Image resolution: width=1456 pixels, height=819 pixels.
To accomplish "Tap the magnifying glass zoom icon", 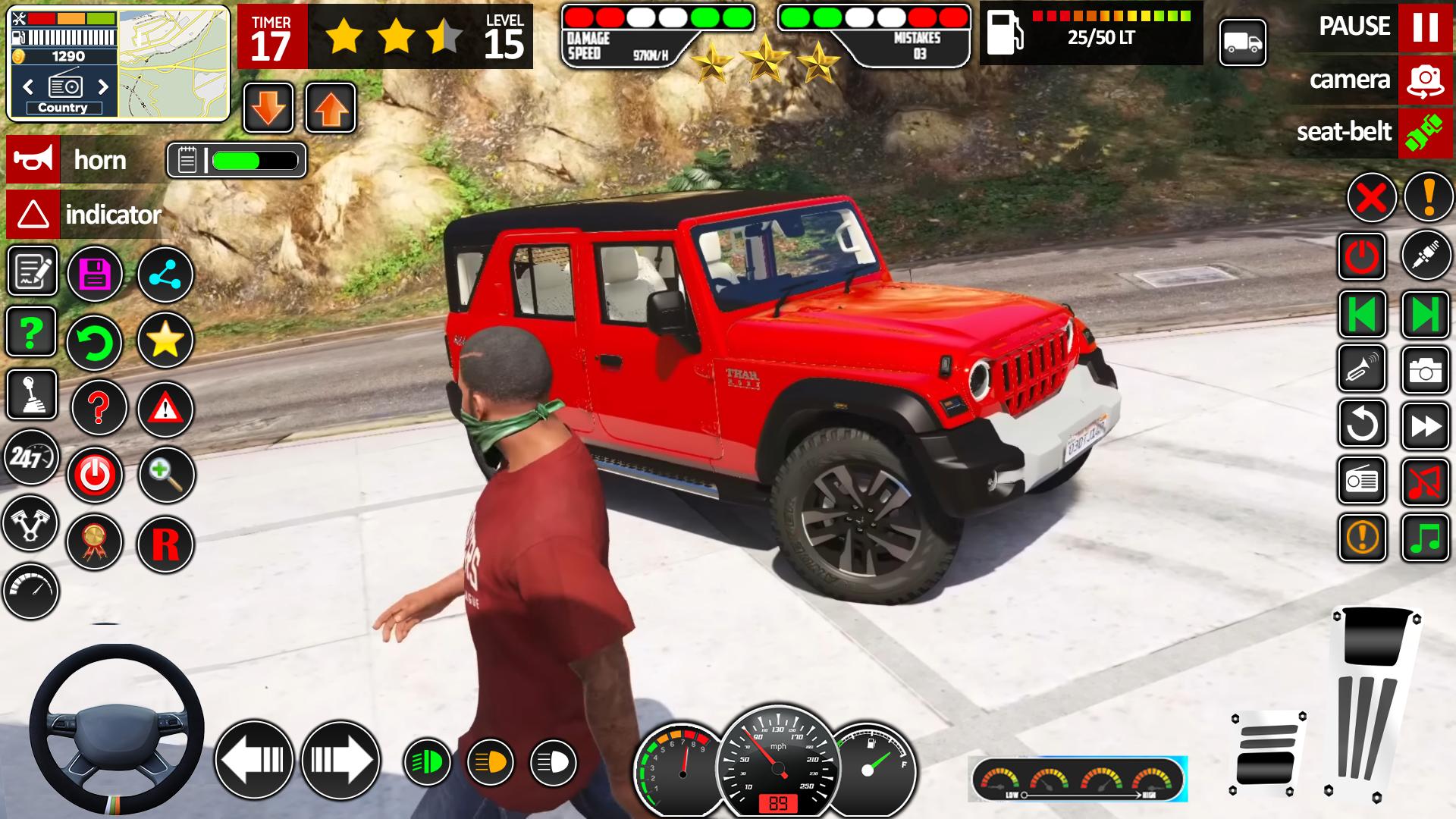I will [x=166, y=475].
